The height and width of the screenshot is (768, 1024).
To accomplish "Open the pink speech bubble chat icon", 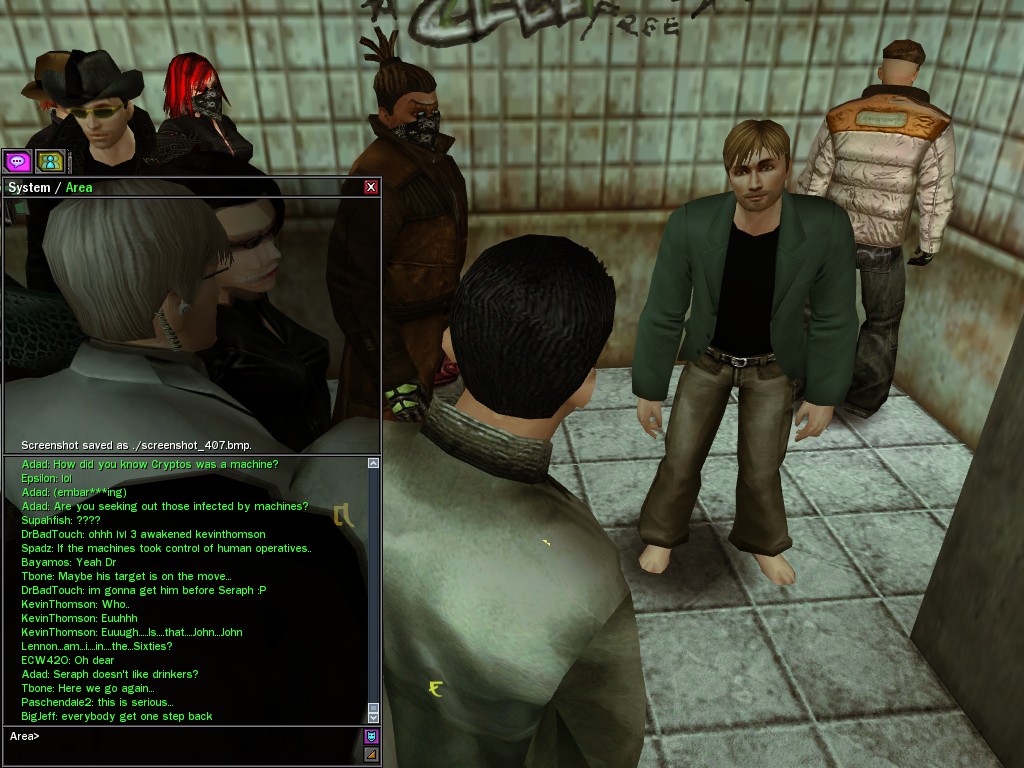I will pos(18,160).
